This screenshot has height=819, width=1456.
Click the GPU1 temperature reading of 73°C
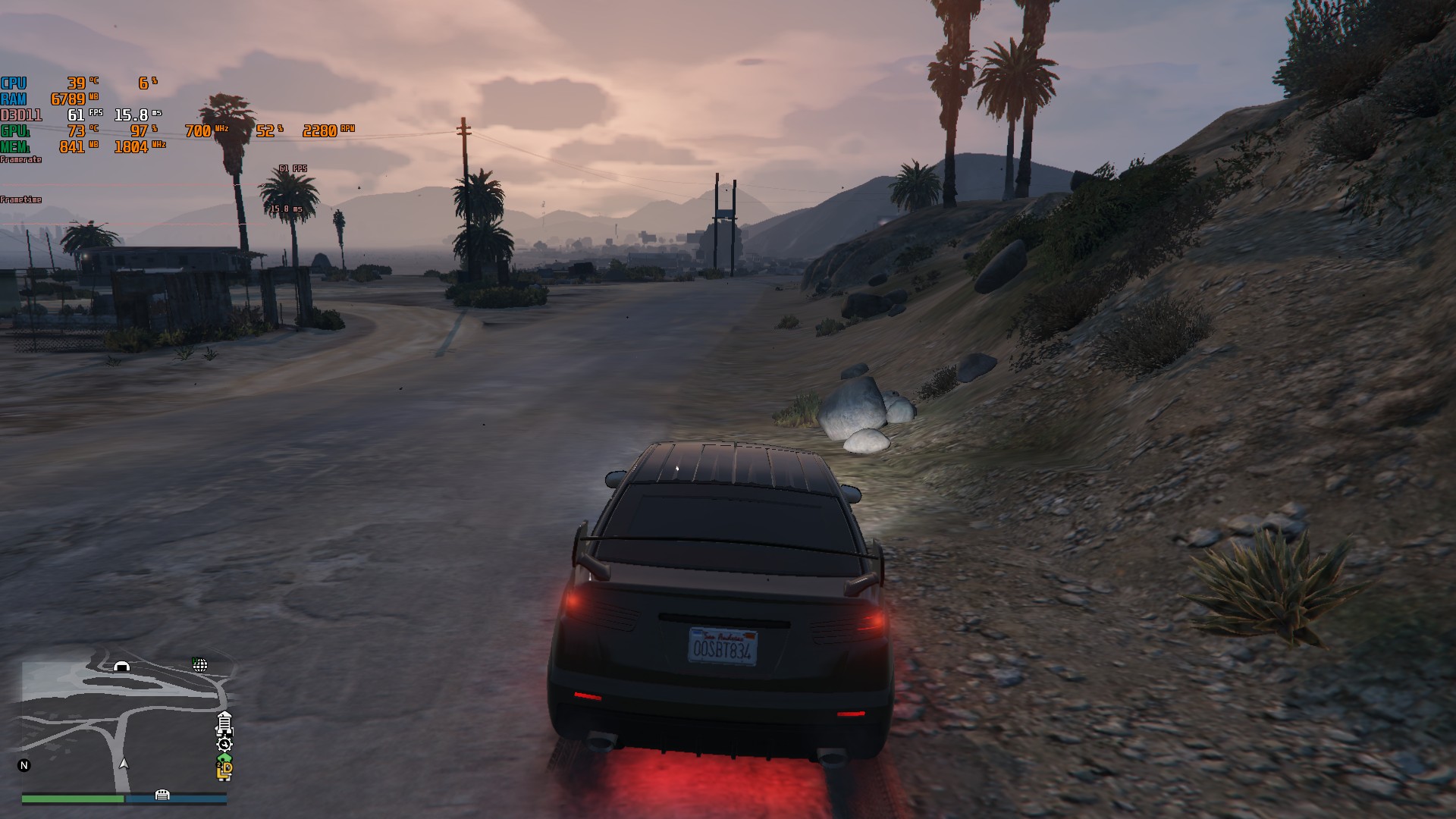(x=76, y=130)
